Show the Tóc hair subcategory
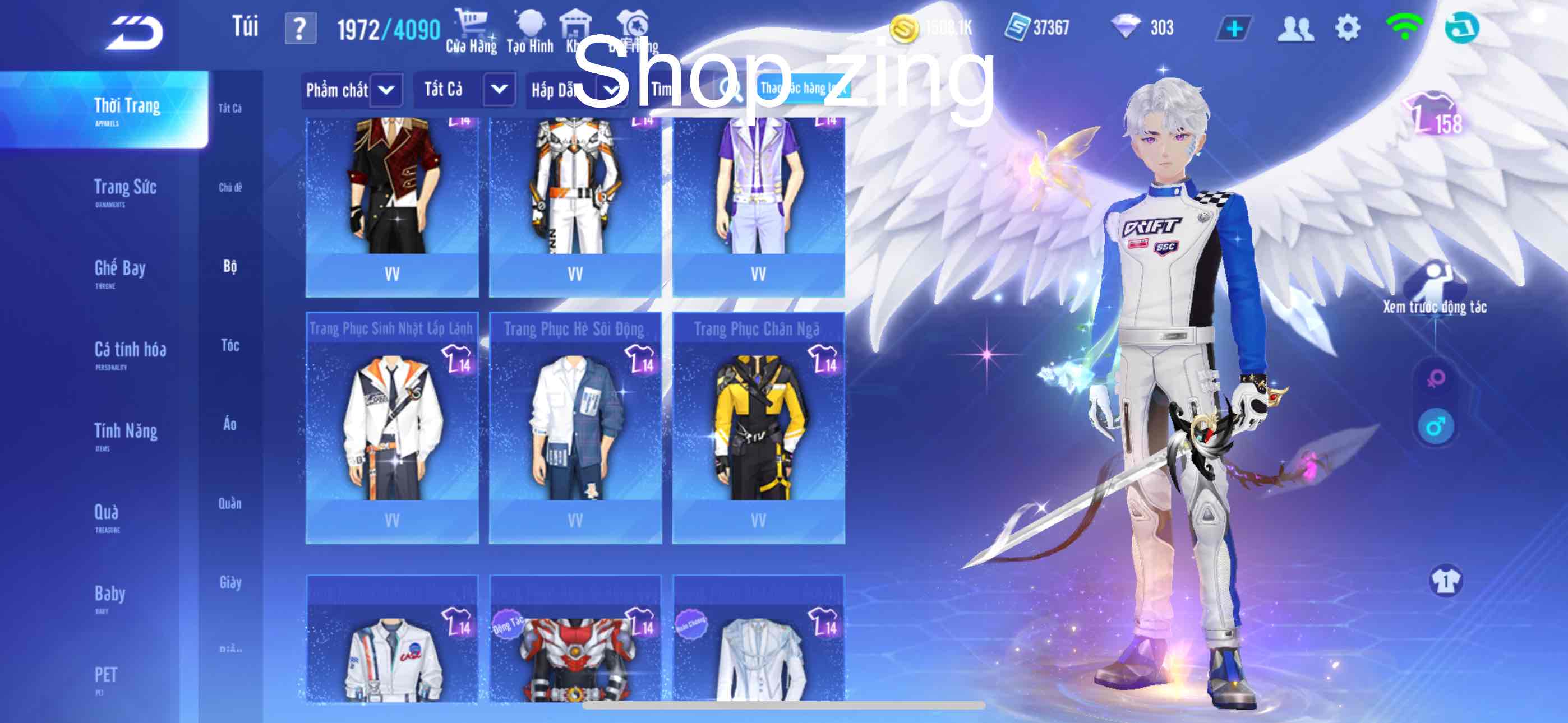Screen dimensions: 1568x723 pyautogui.click(x=230, y=346)
